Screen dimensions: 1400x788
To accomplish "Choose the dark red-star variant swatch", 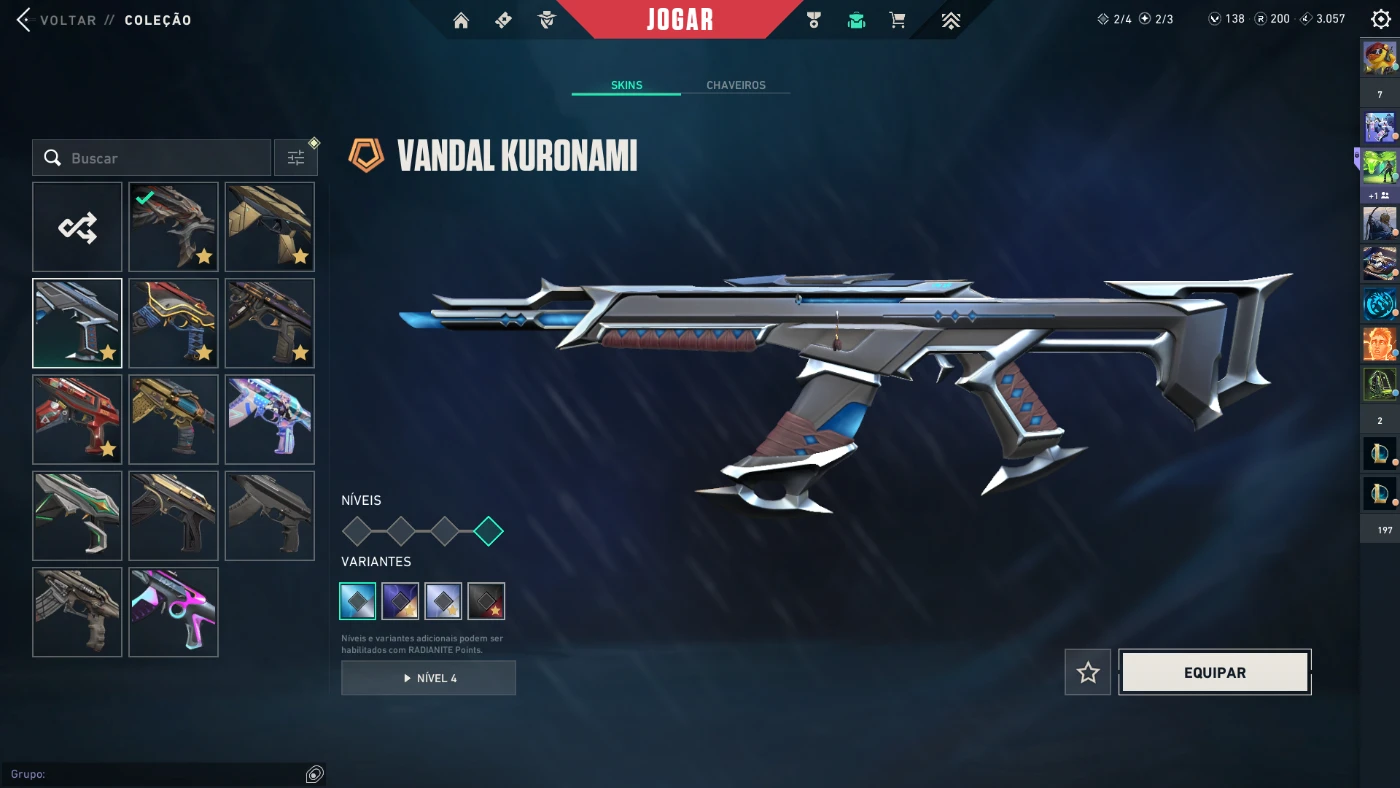I will [486, 601].
